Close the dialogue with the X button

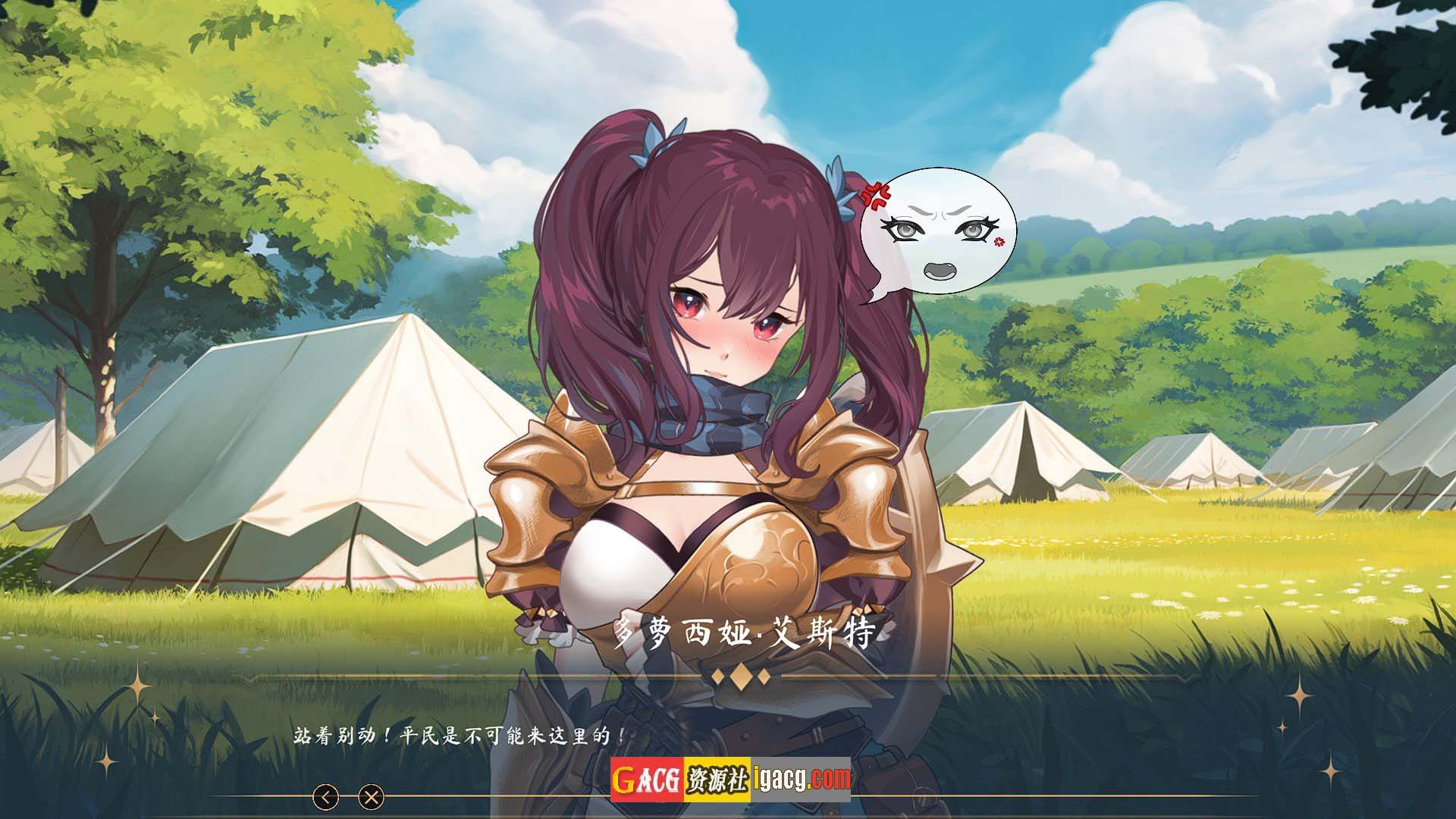[x=371, y=797]
